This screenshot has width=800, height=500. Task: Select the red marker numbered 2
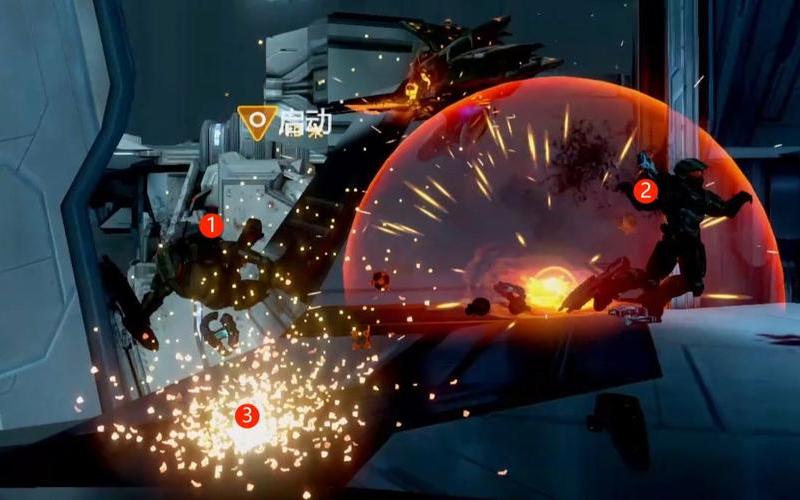pyautogui.click(x=646, y=191)
